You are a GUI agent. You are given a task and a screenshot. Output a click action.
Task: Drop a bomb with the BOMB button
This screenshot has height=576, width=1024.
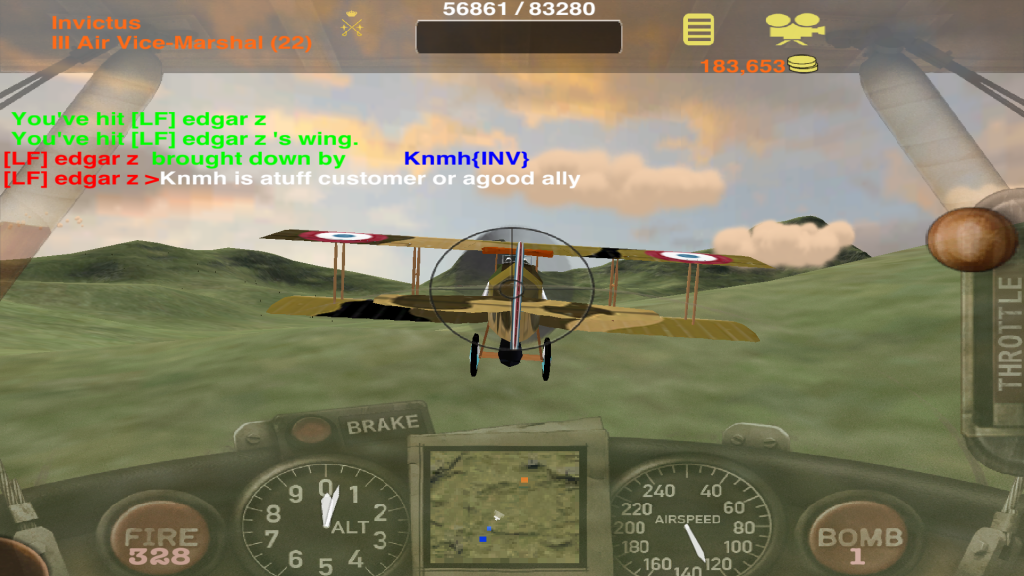tap(859, 540)
